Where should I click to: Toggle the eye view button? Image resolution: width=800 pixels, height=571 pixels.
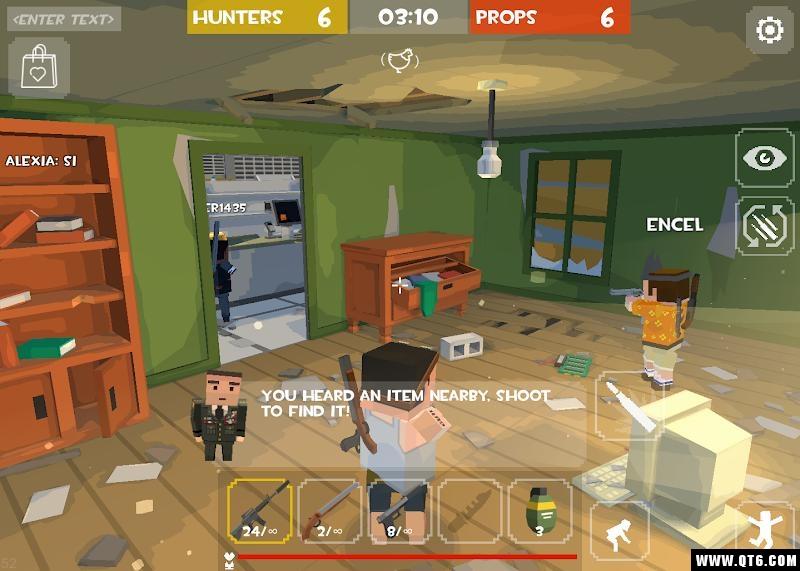765,159
